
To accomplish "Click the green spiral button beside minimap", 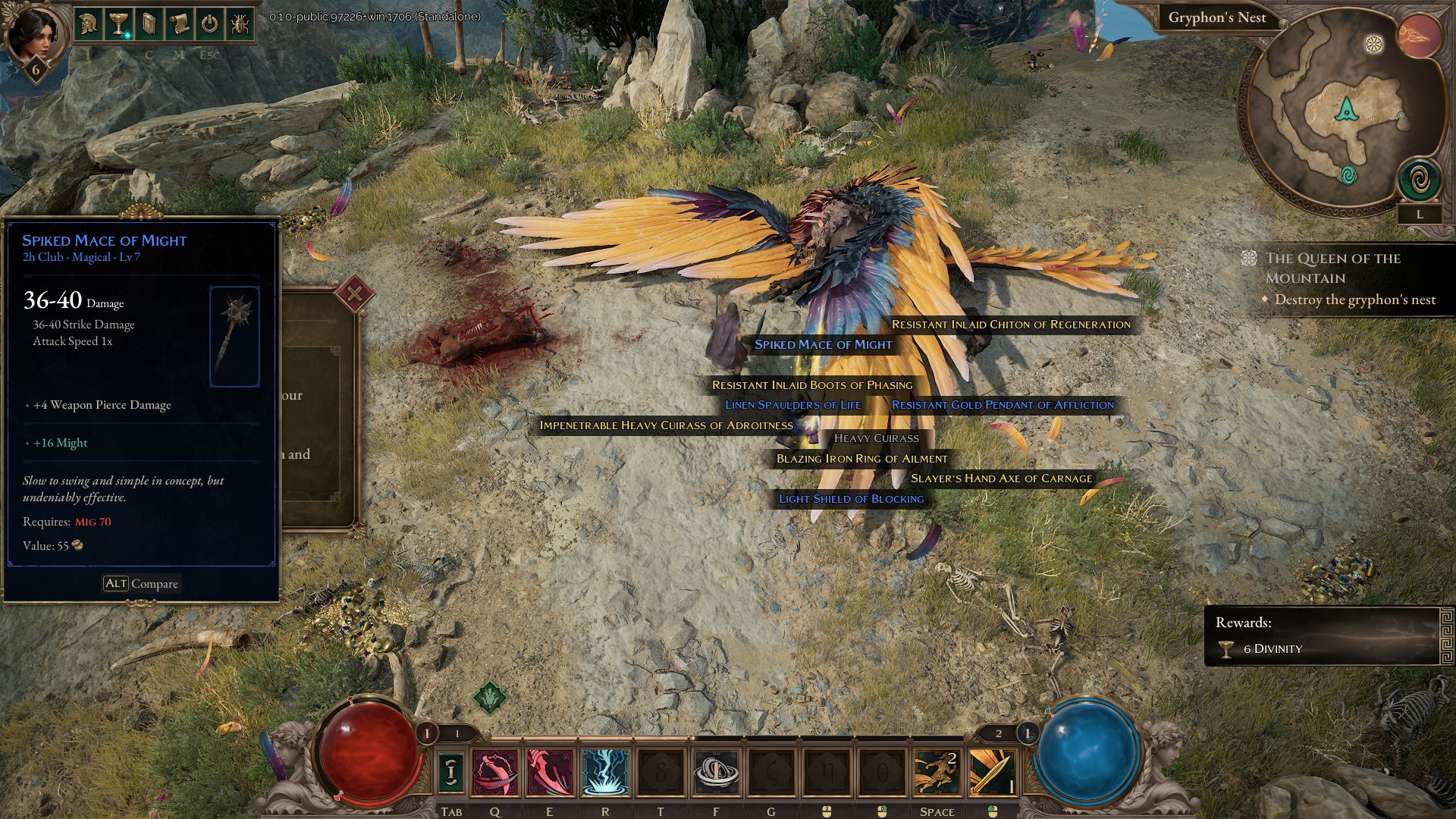I will (1419, 180).
